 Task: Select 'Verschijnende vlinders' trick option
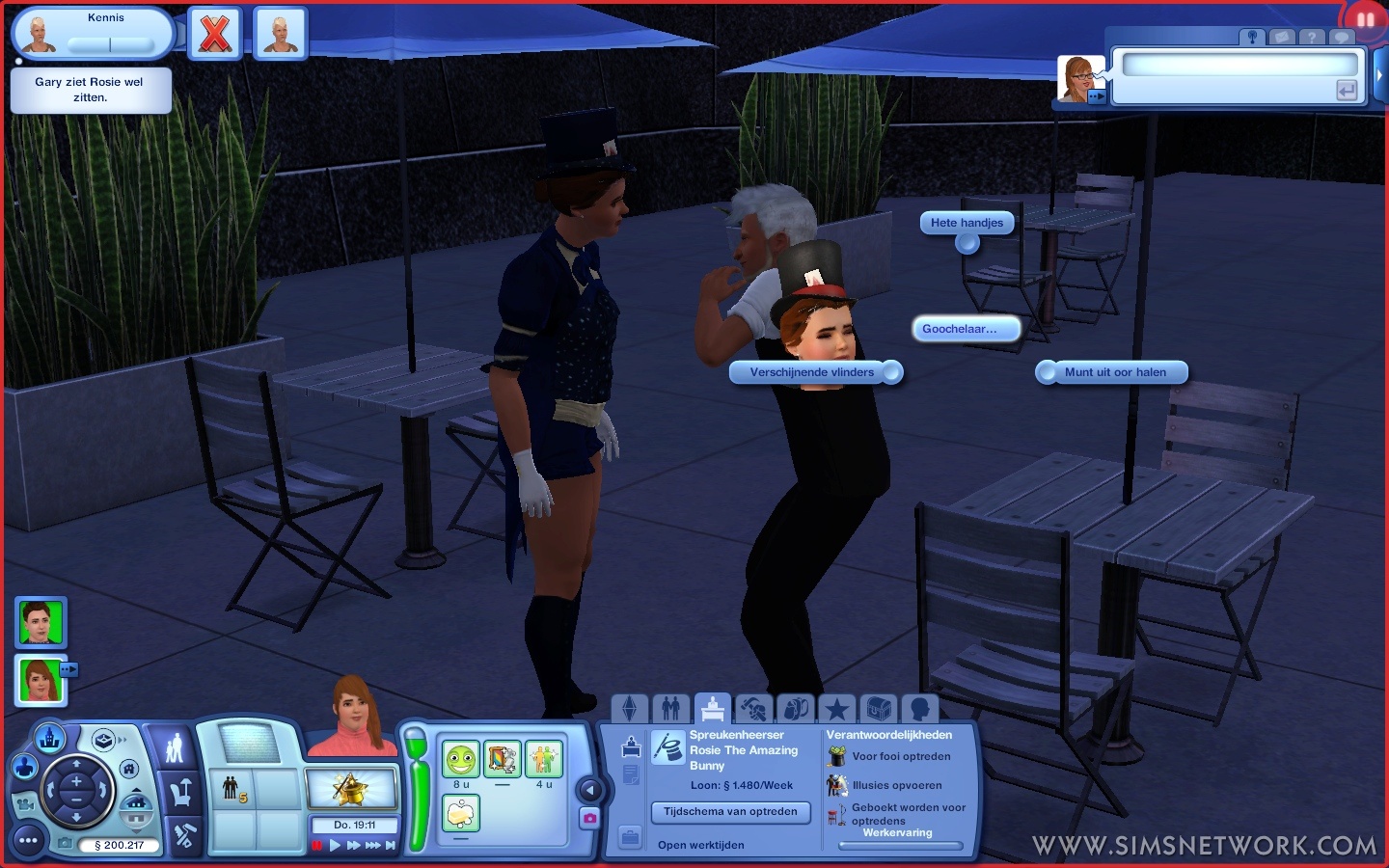pyautogui.click(x=812, y=372)
